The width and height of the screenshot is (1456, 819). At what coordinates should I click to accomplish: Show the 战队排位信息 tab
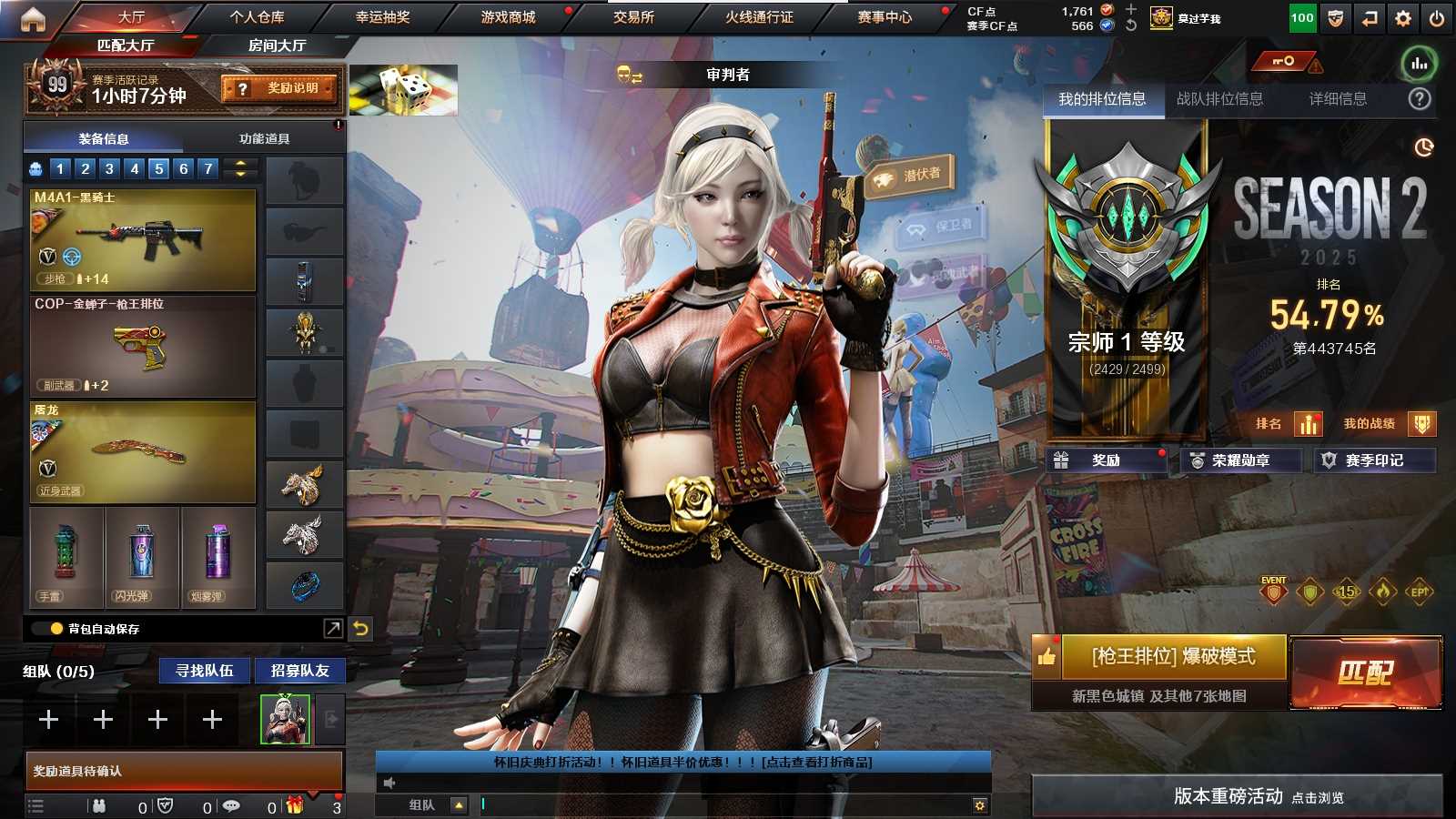[x=1219, y=99]
